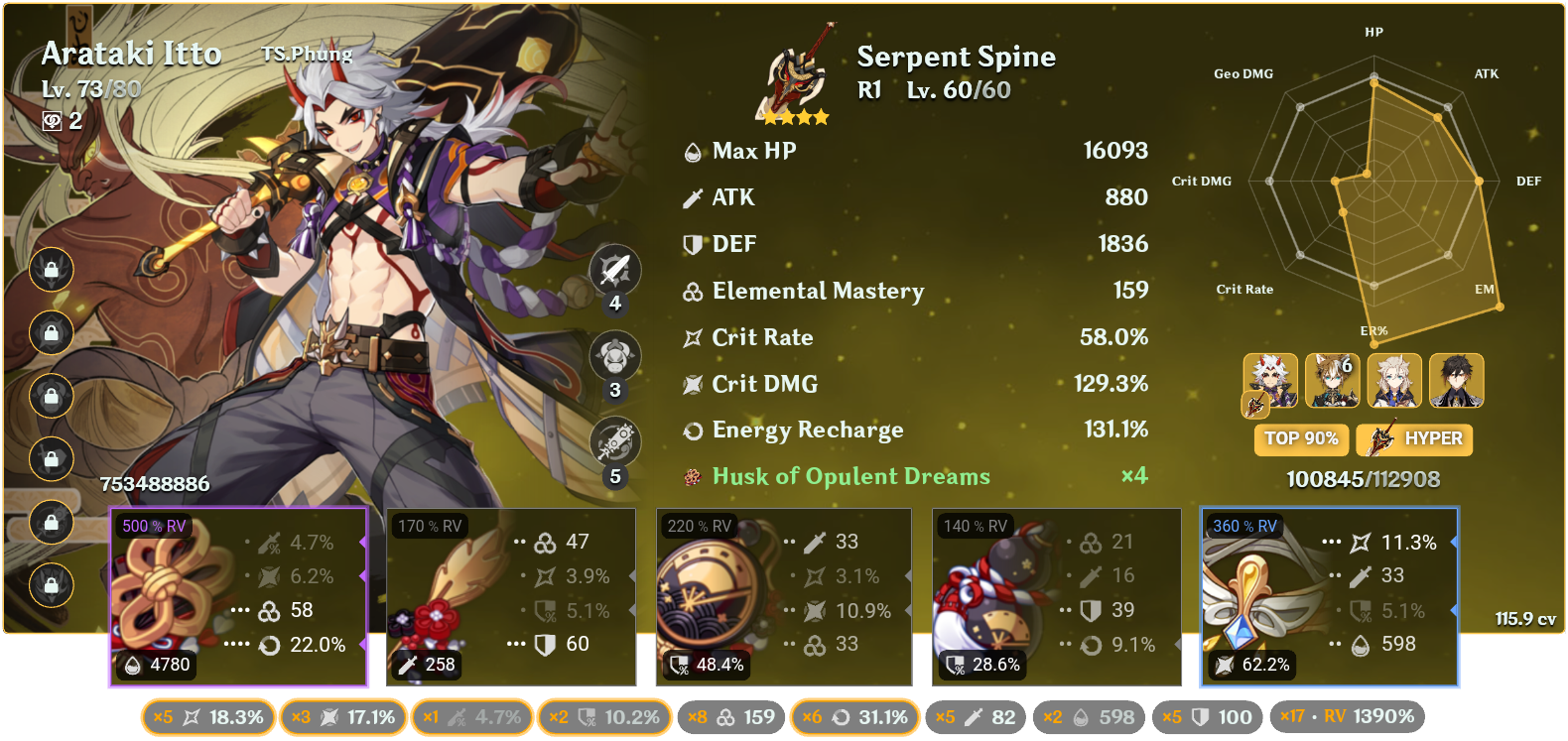Click the TOP 90% button
The image size is (1568, 741).
(x=1301, y=439)
